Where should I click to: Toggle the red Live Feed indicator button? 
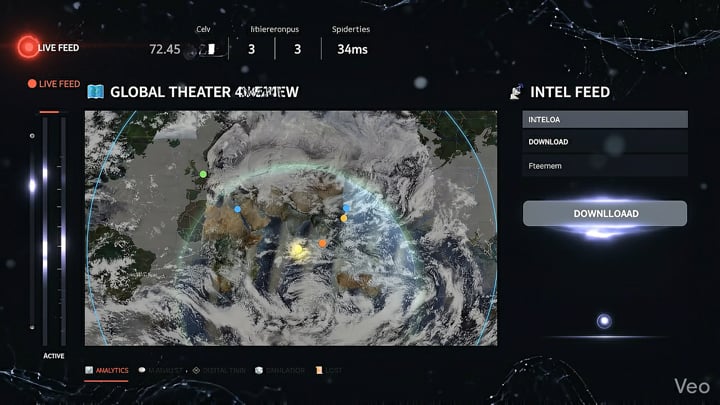(27, 47)
